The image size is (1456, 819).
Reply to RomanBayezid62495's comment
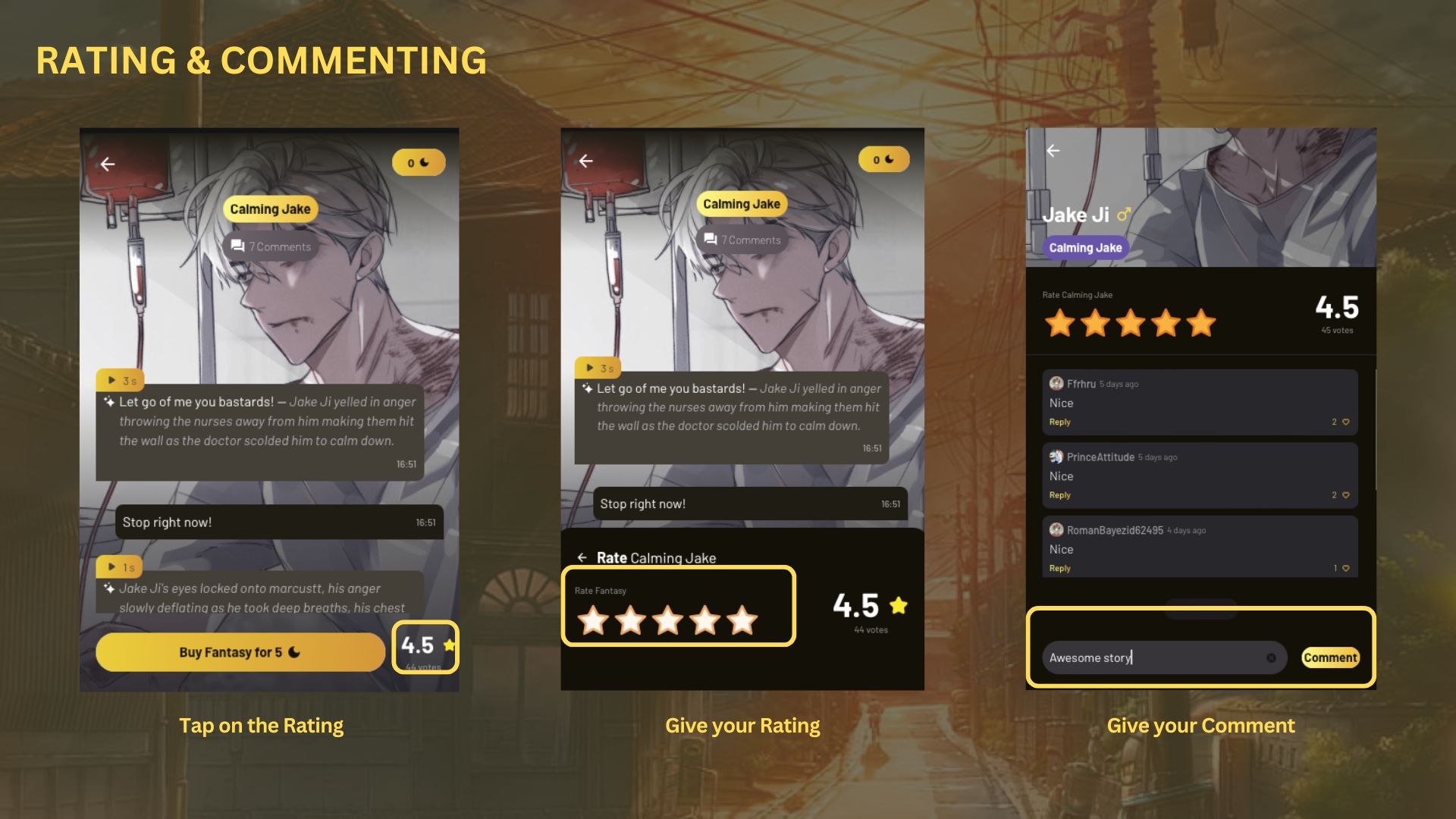[1060, 568]
